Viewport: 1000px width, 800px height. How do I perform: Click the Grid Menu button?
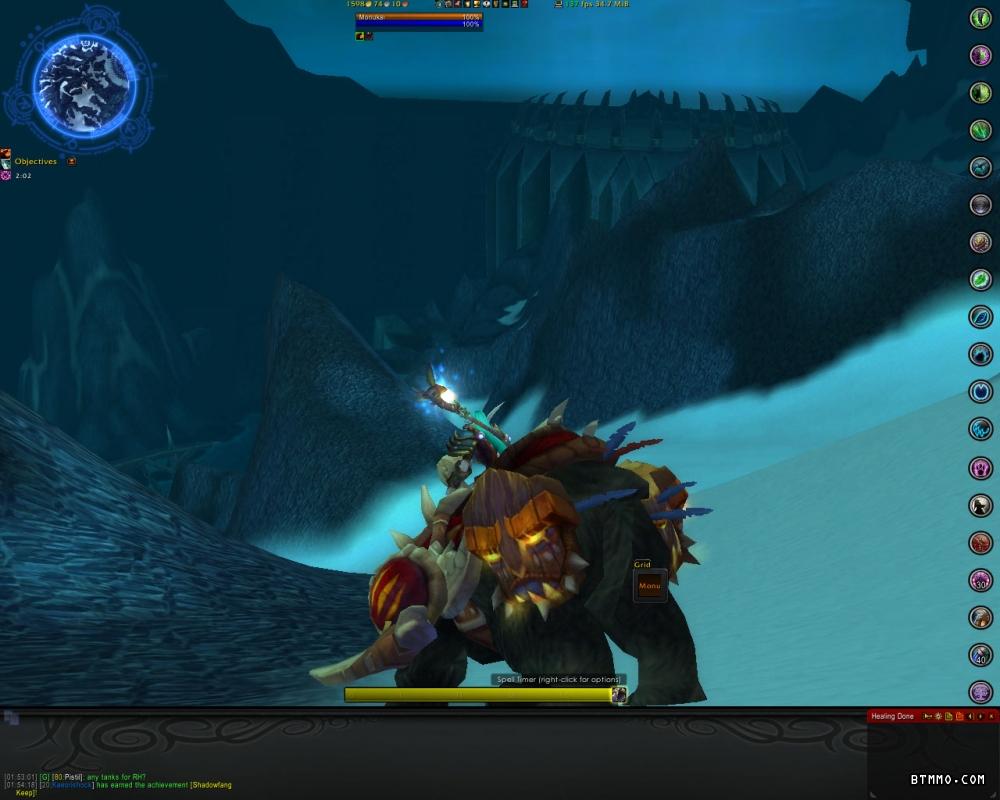(650, 586)
